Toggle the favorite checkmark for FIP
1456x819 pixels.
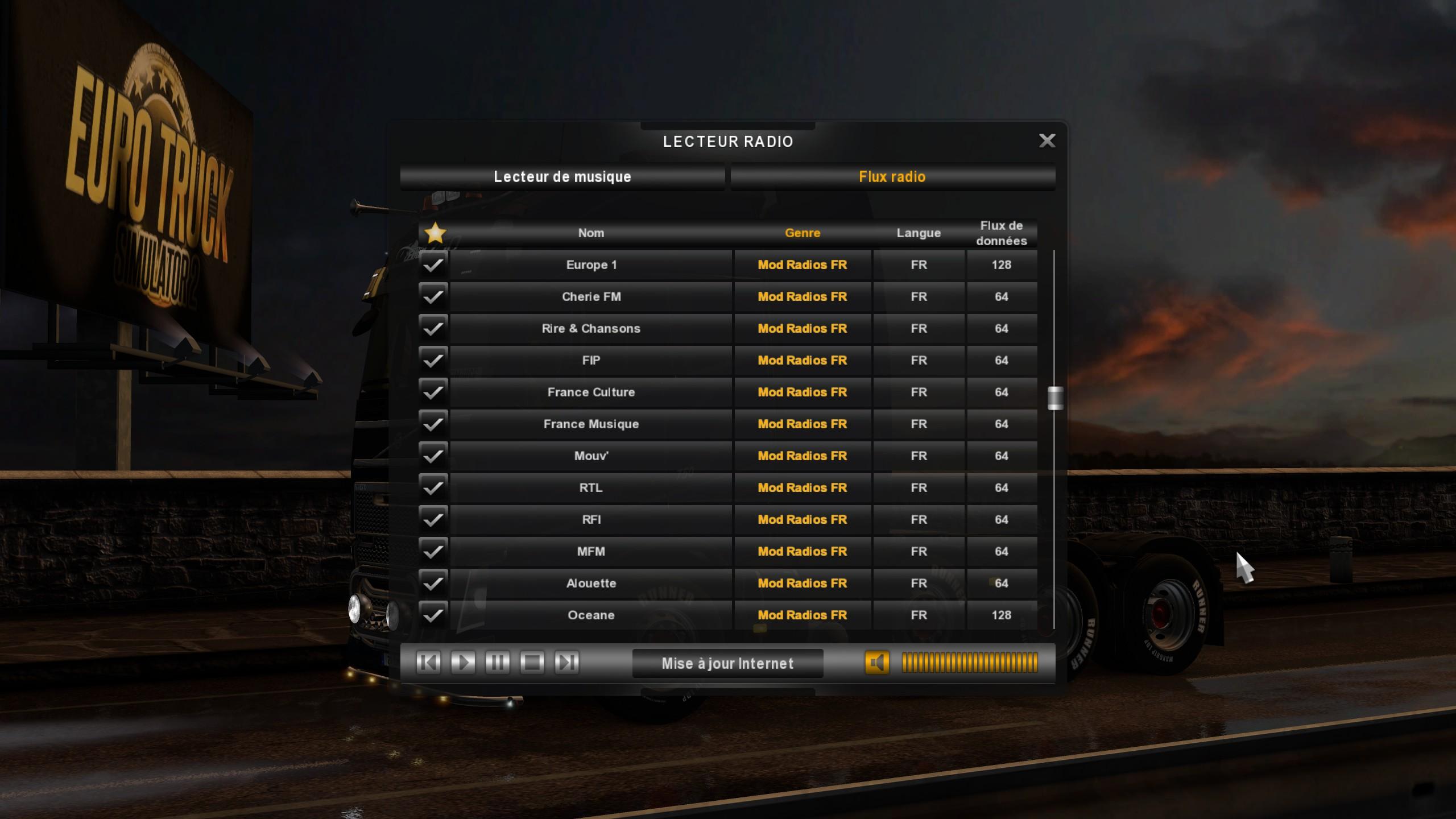tap(433, 361)
